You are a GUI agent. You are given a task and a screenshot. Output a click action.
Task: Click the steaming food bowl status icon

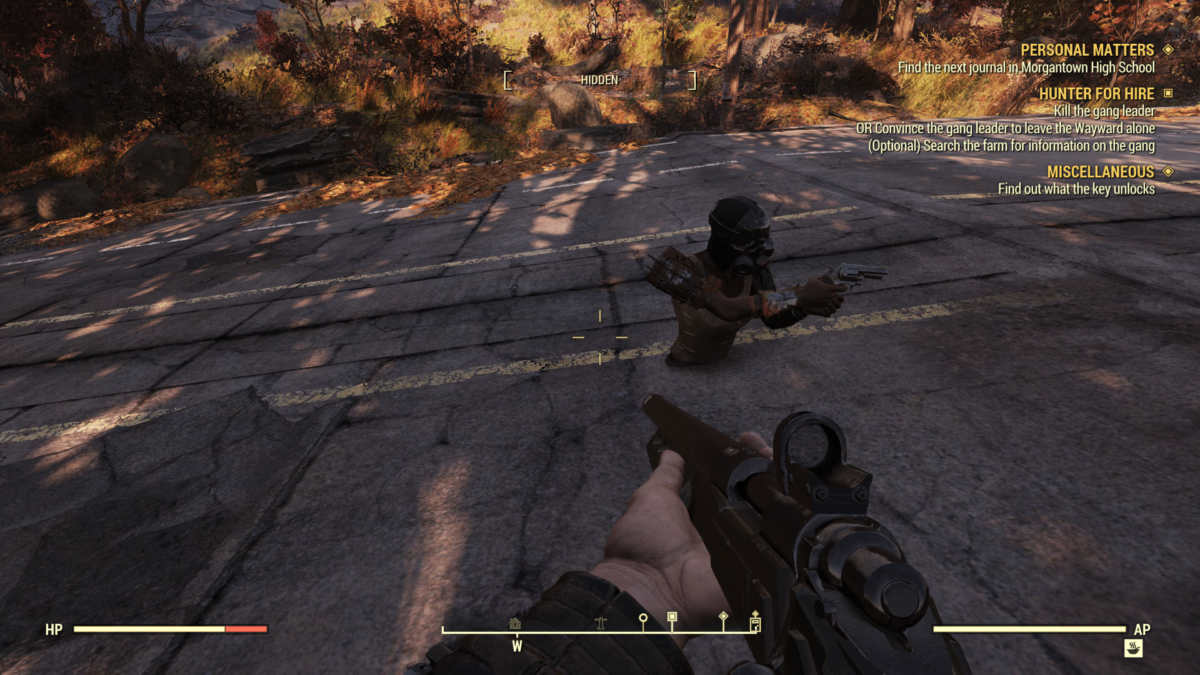click(x=1133, y=648)
